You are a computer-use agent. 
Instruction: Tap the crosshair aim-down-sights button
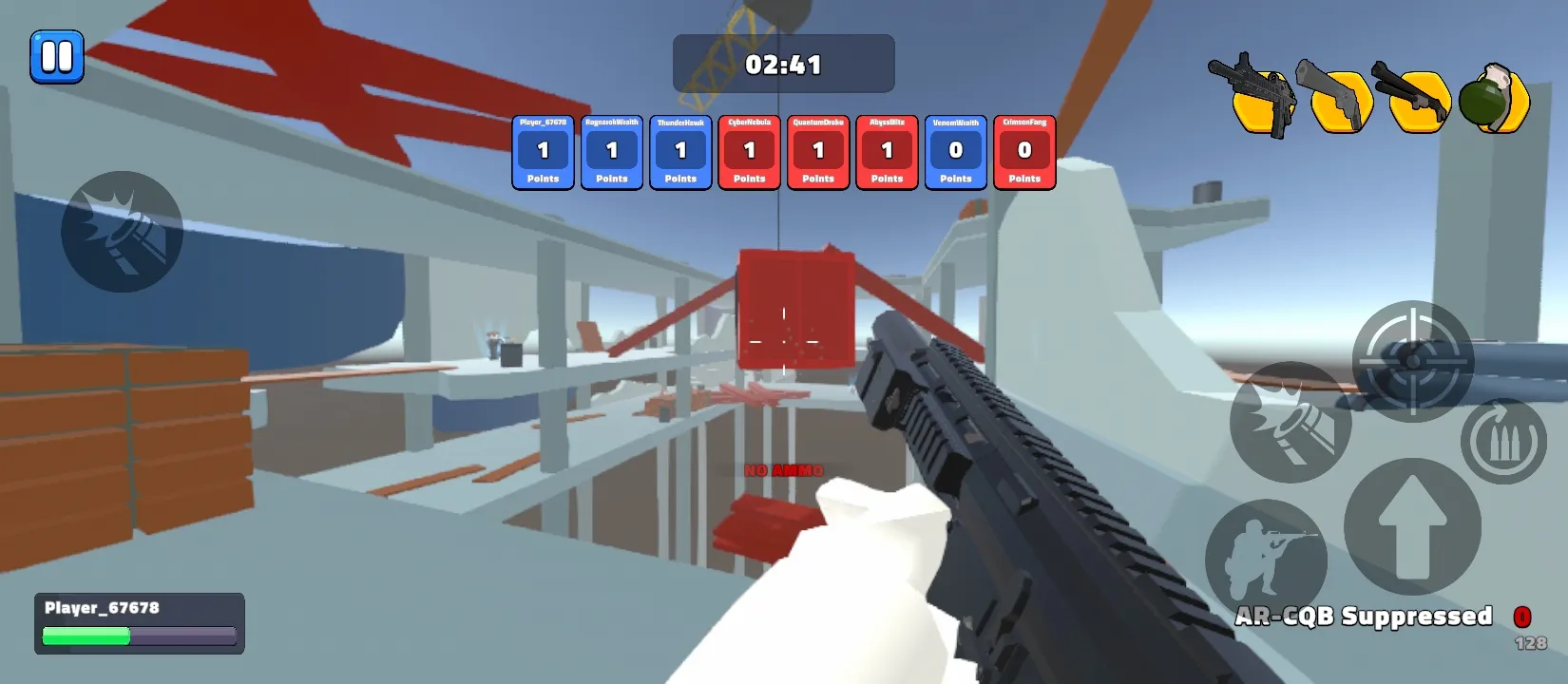pos(1412,361)
